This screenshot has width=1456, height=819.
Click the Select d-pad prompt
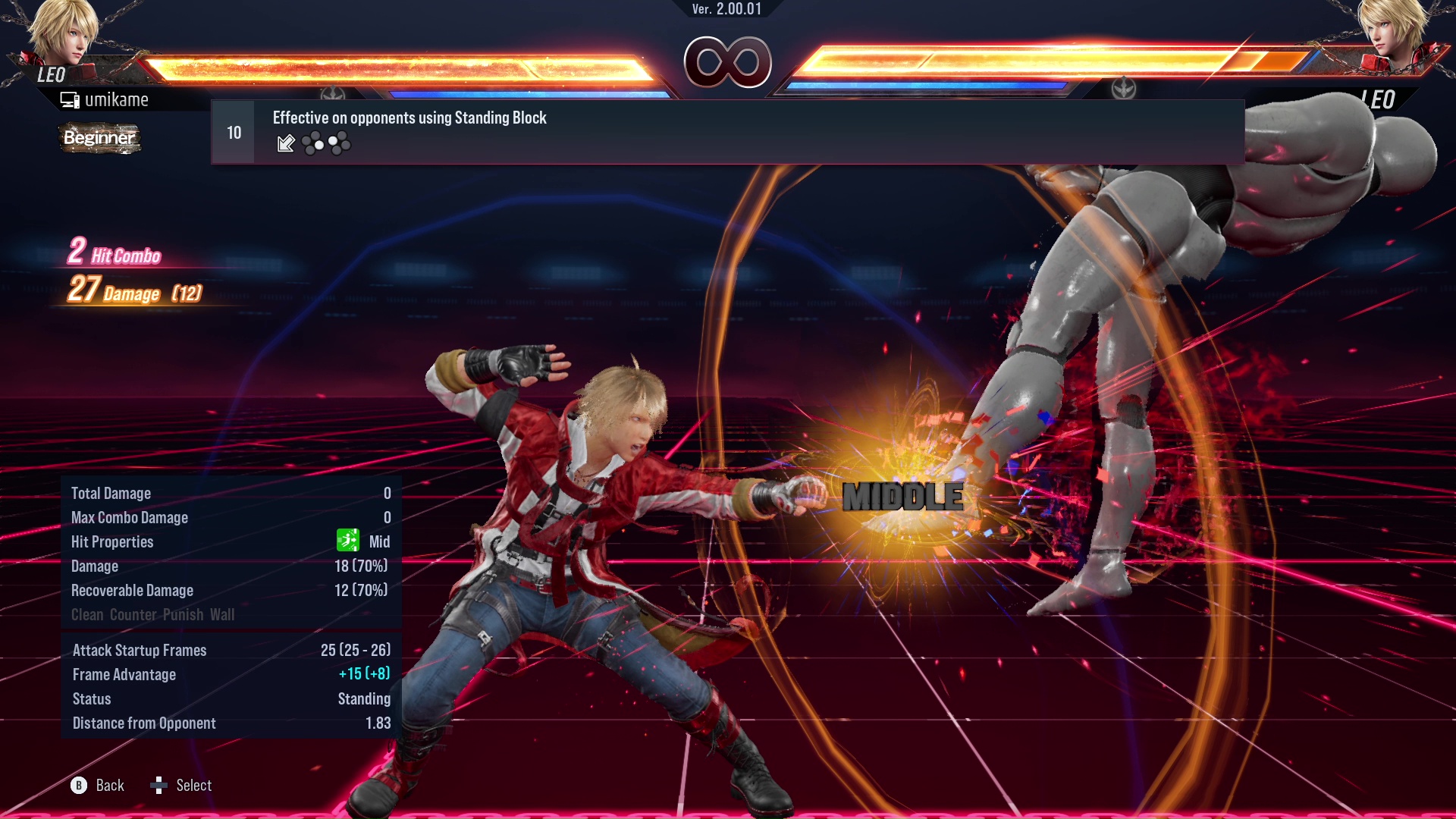pyautogui.click(x=160, y=786)
